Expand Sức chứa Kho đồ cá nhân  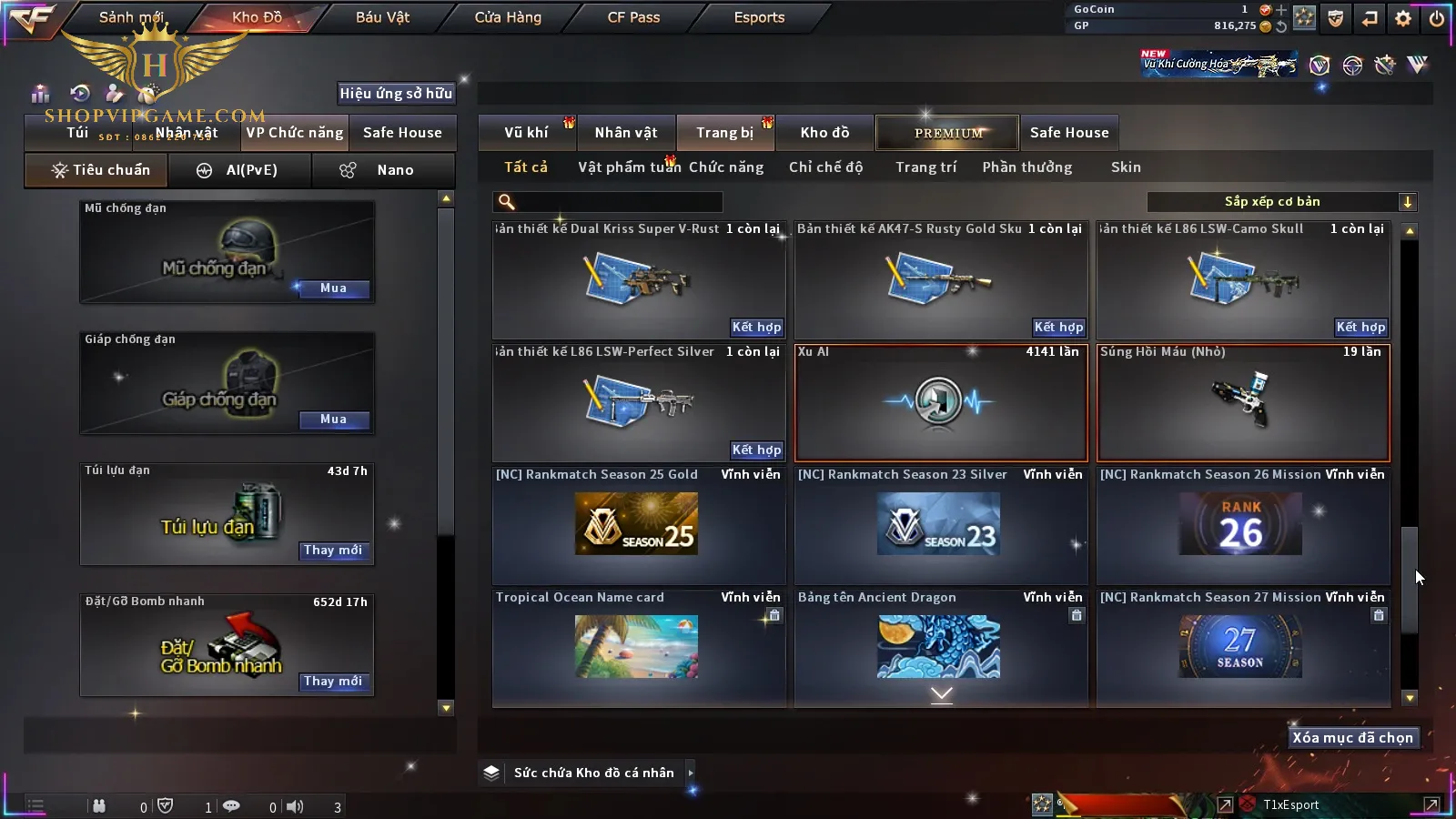(691, 773)
